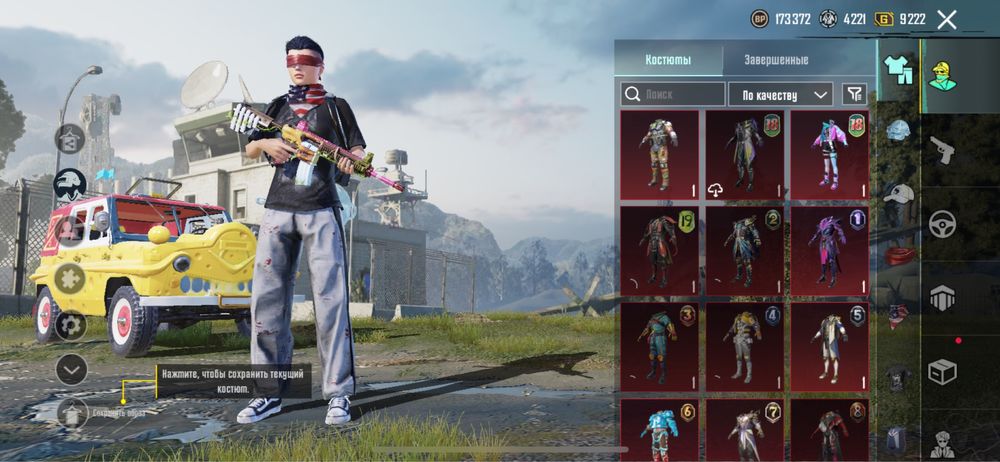Click the Поиск search field
Screen dimensions: 1000x462
click(673, 94)
